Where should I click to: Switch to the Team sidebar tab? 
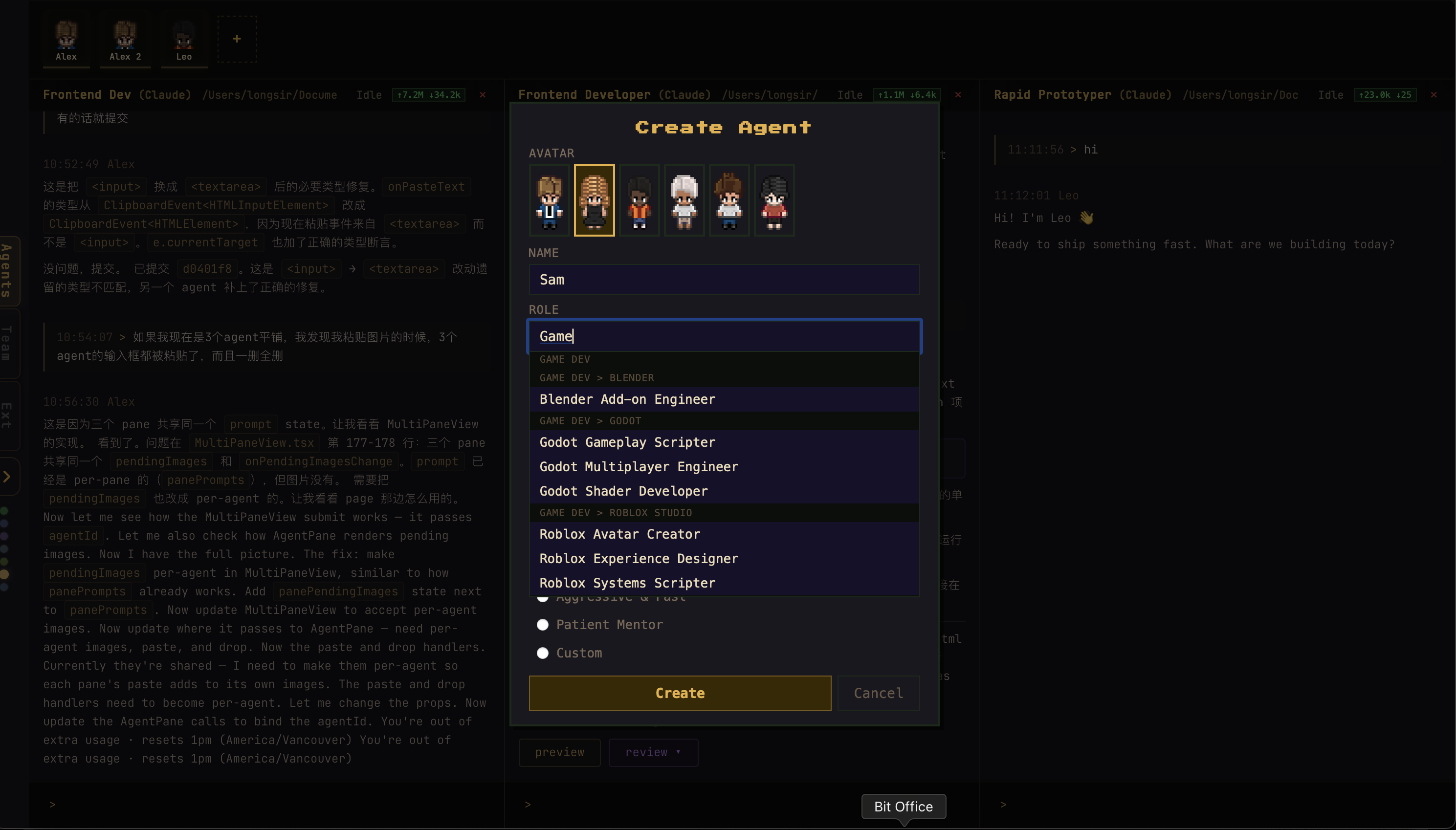pos(7,343)
